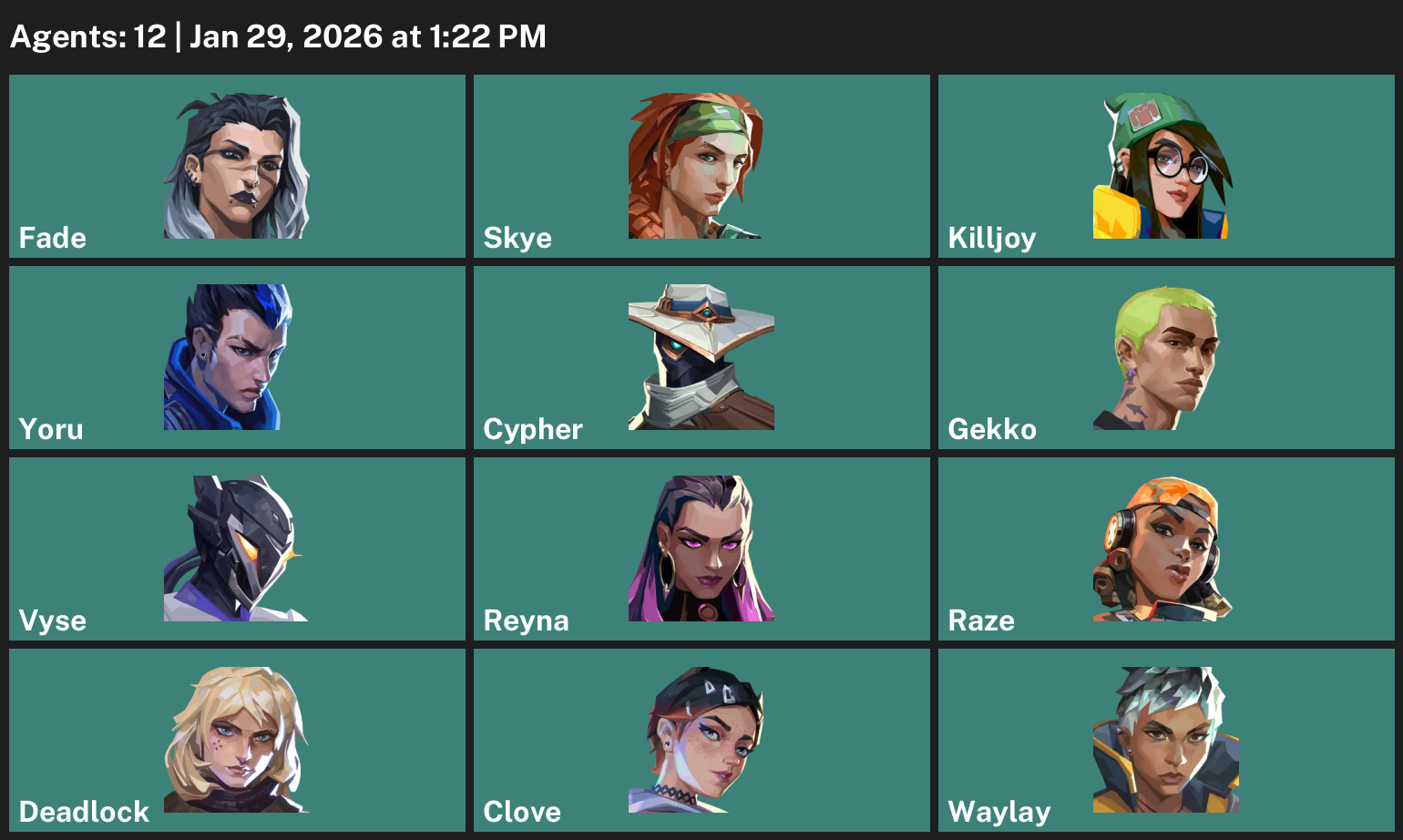The height and width of the screenshot is (840, 1403).
Task: Pick the Killjoy agent card
Action: coord(1166,166)
